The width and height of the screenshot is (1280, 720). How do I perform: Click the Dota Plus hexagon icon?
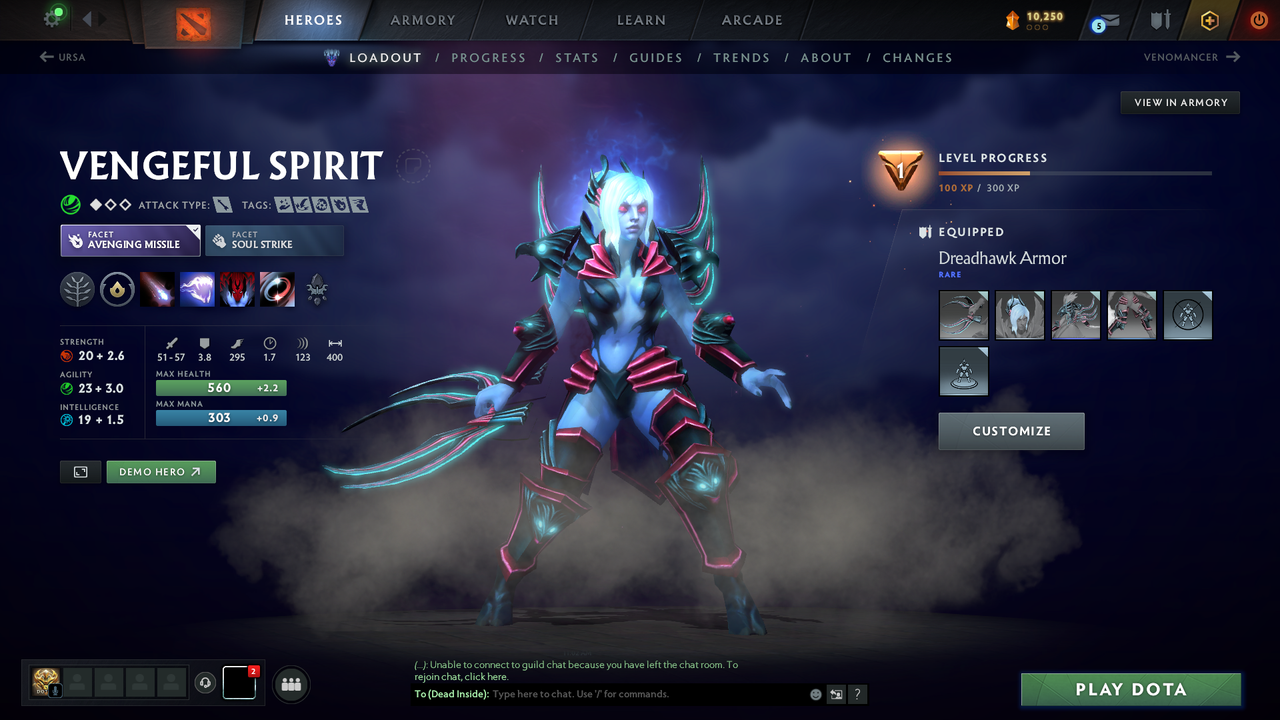(x=1209, y=19)
